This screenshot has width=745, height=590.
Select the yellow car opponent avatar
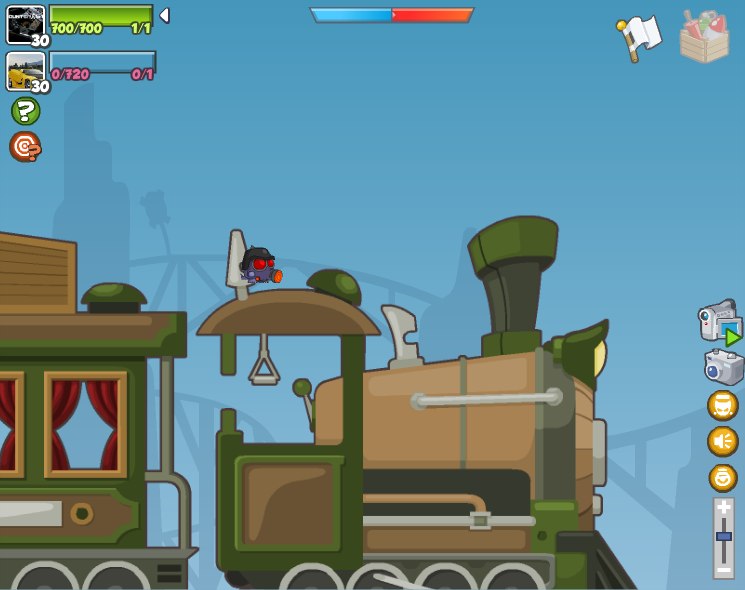(x=25, y=70)
